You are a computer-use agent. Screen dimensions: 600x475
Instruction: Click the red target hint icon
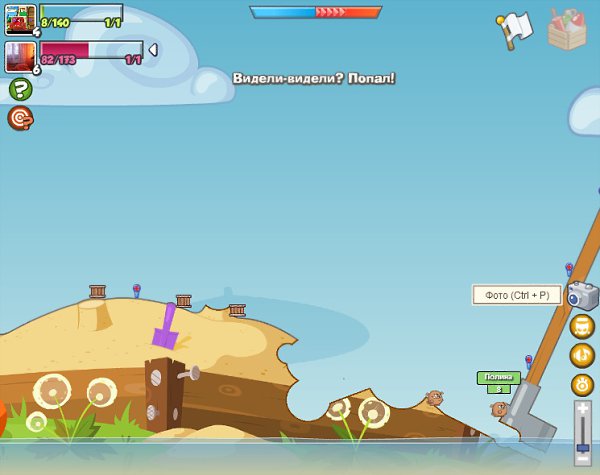point(20,119)
